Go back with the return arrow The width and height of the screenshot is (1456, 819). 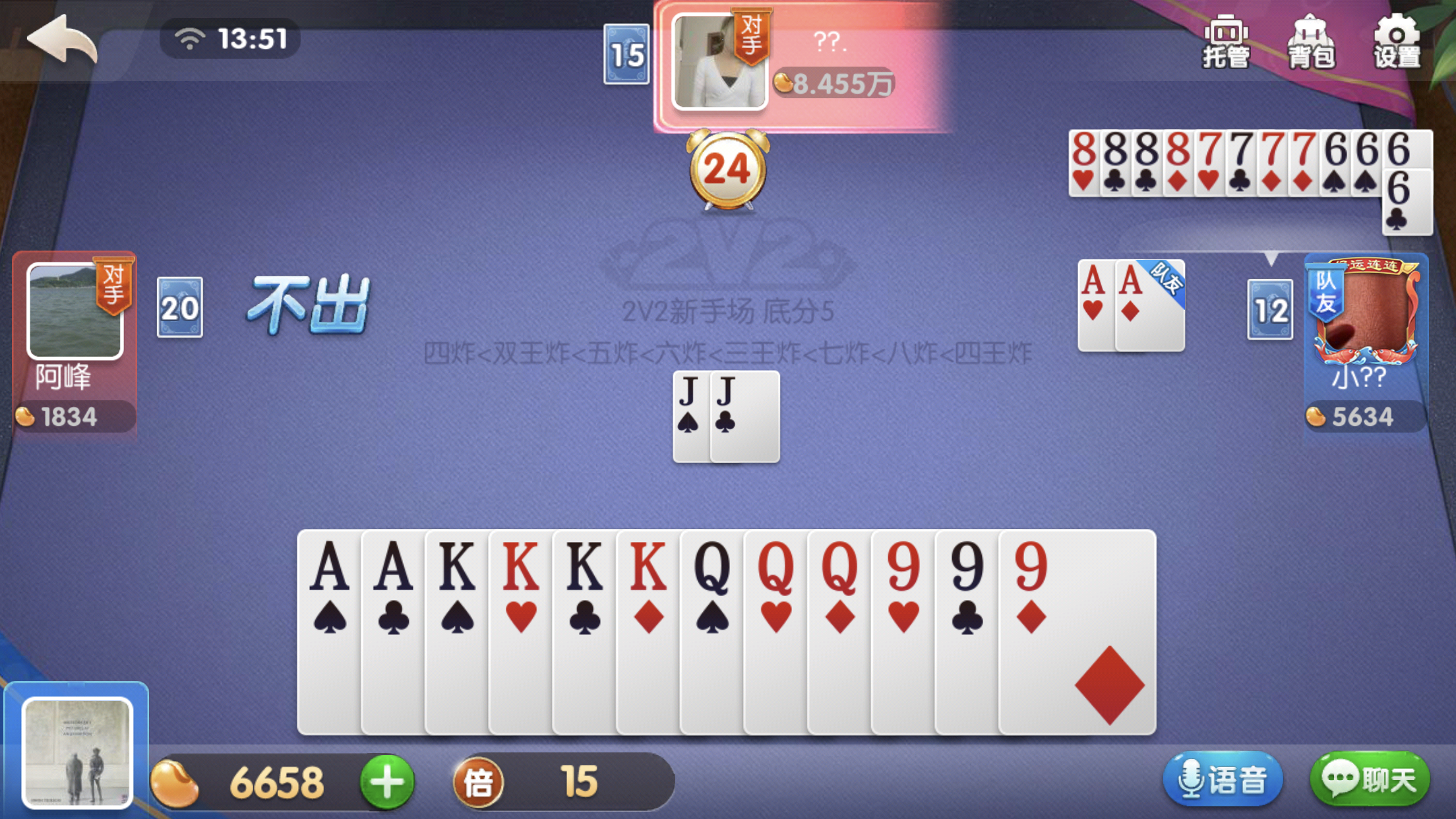click(x=62, y=40)
